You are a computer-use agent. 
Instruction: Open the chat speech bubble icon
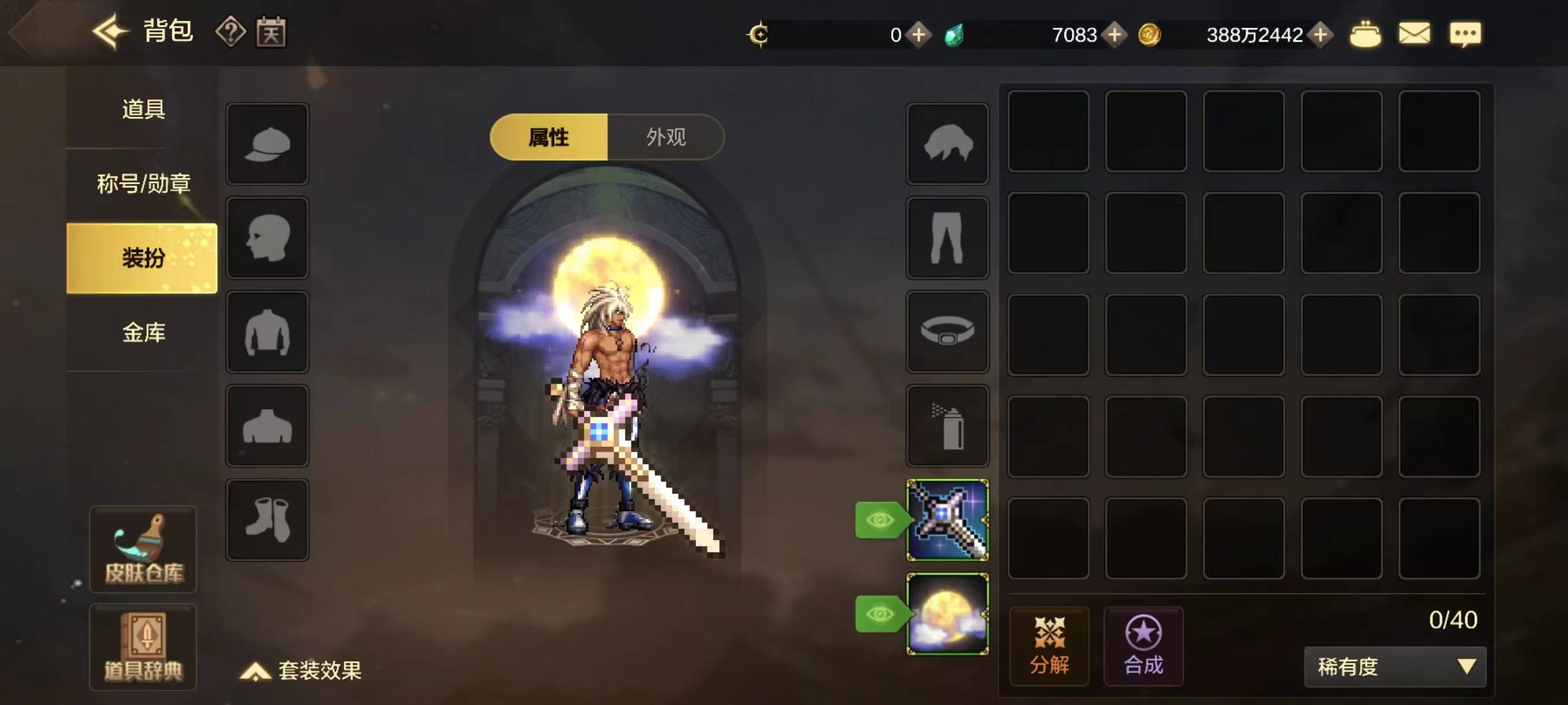[1465, 34]
